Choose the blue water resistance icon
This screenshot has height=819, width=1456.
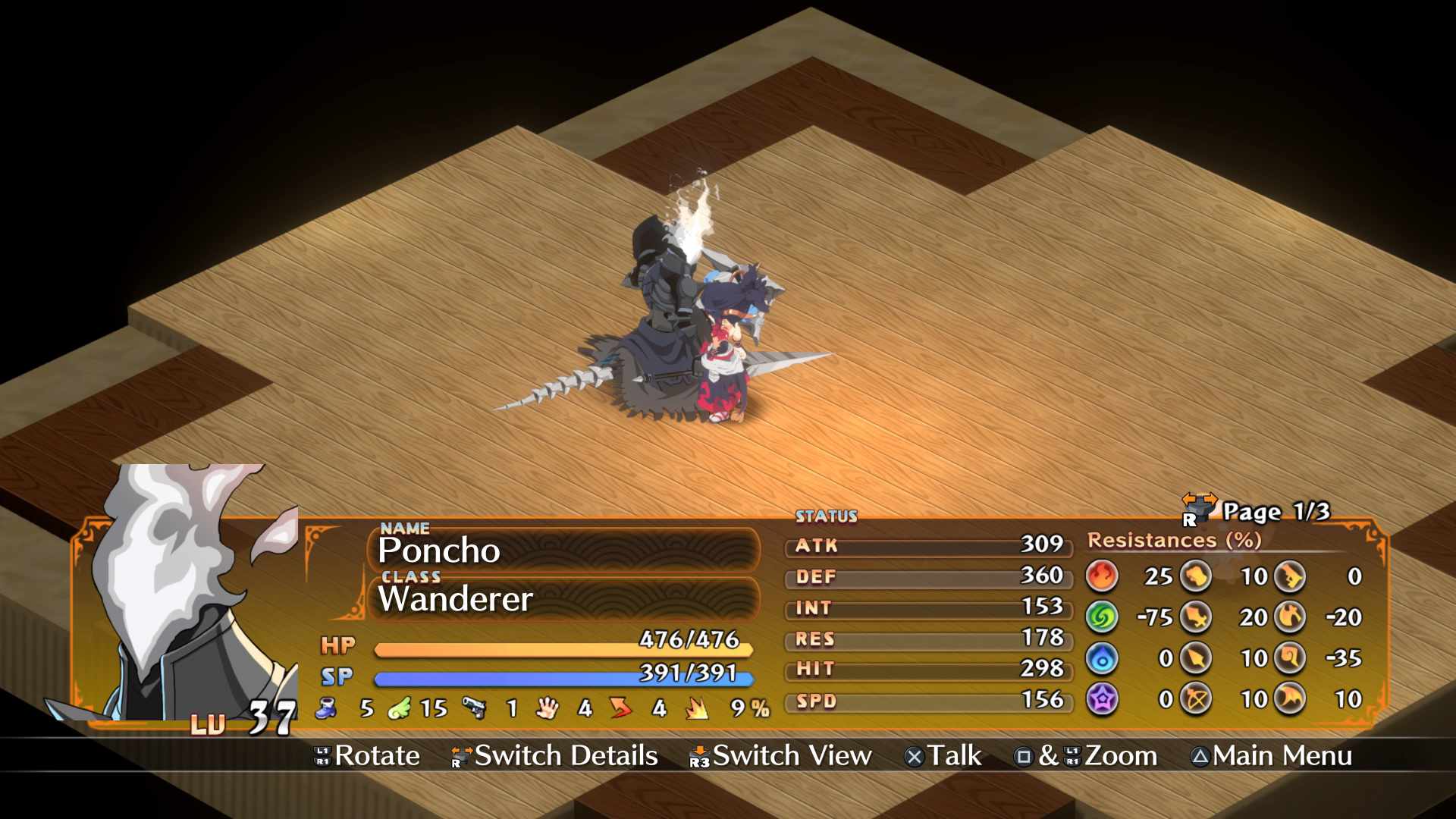pos(1102,658)
